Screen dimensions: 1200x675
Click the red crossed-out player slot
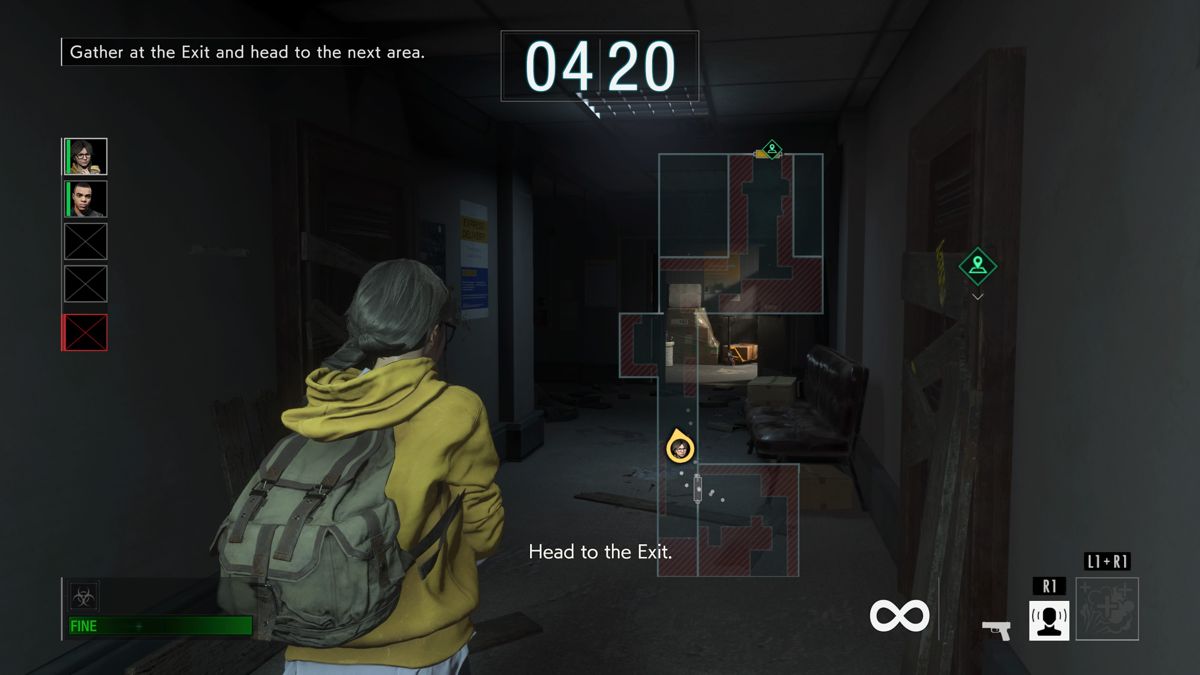(85, 333)
